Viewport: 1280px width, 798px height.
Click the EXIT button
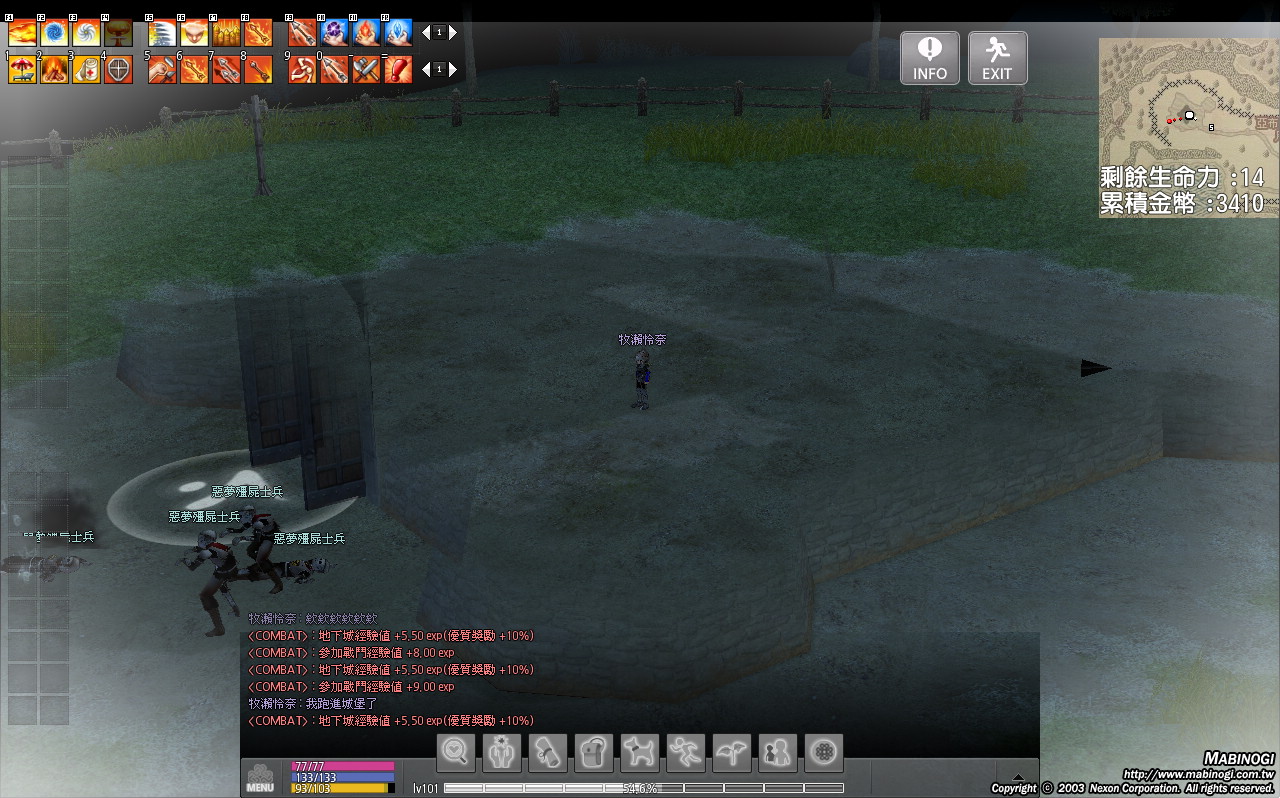pyautogui.click(x=997, y=58)
